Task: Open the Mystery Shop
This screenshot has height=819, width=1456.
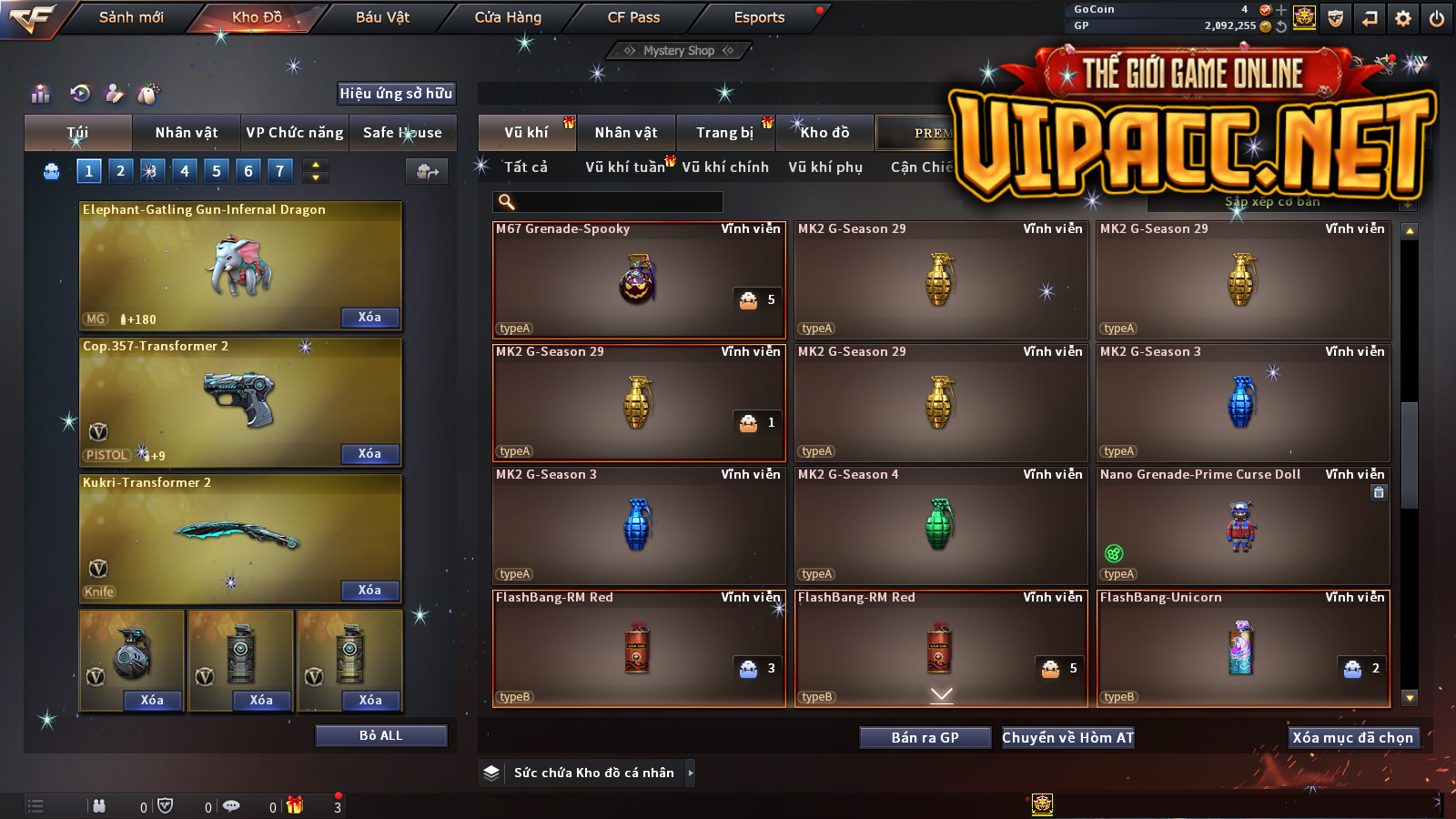Action: click(x=679, y=51)
